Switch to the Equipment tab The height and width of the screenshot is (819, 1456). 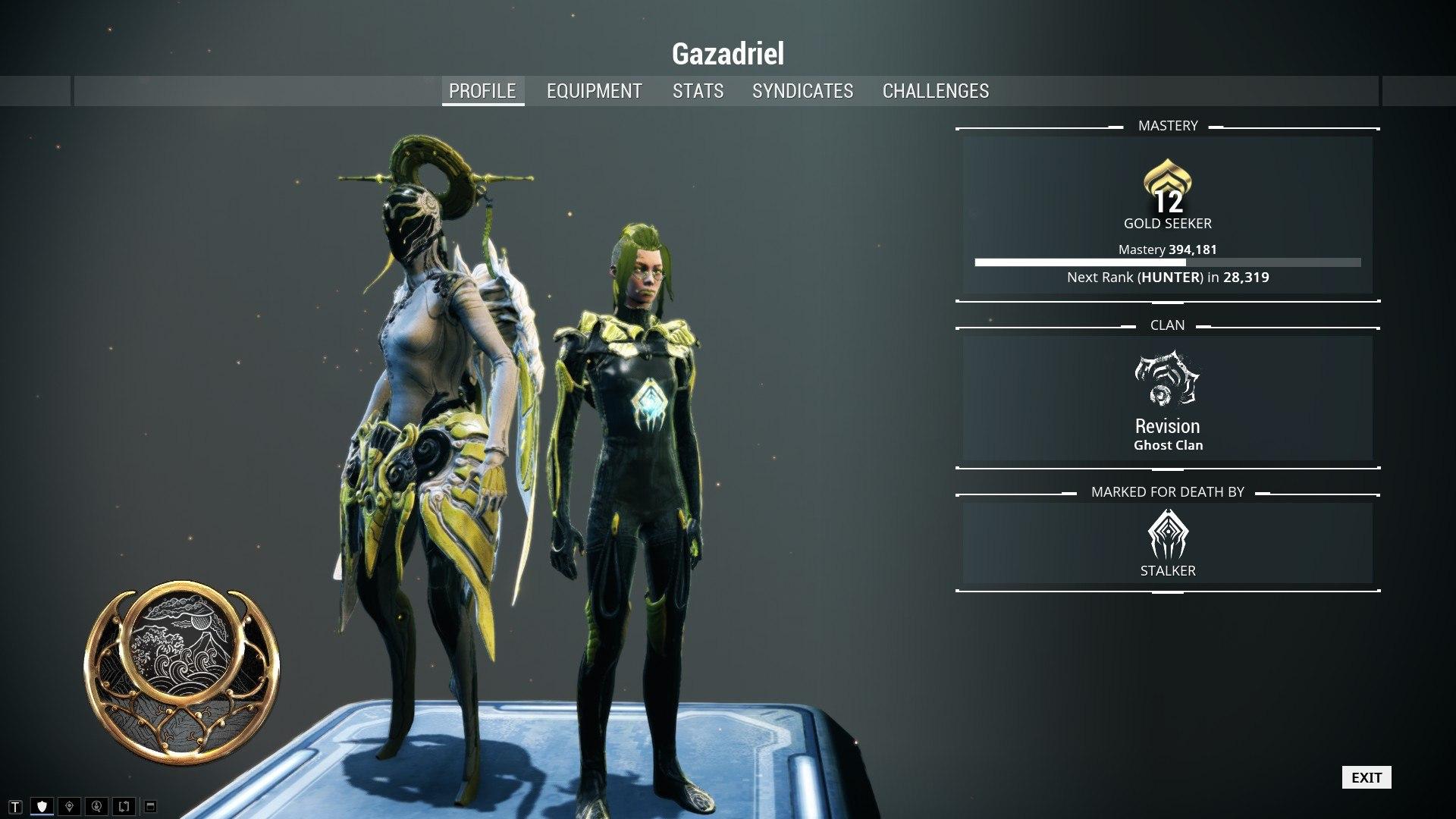594,91
